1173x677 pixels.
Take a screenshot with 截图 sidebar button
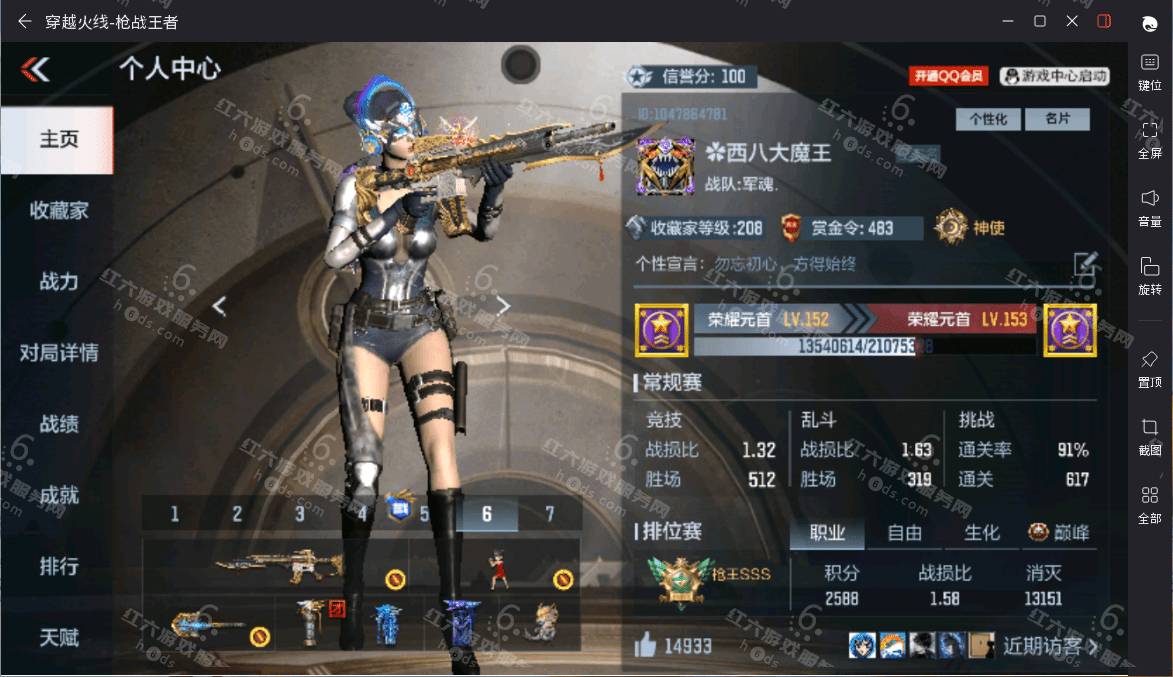tap(1149, 435)
